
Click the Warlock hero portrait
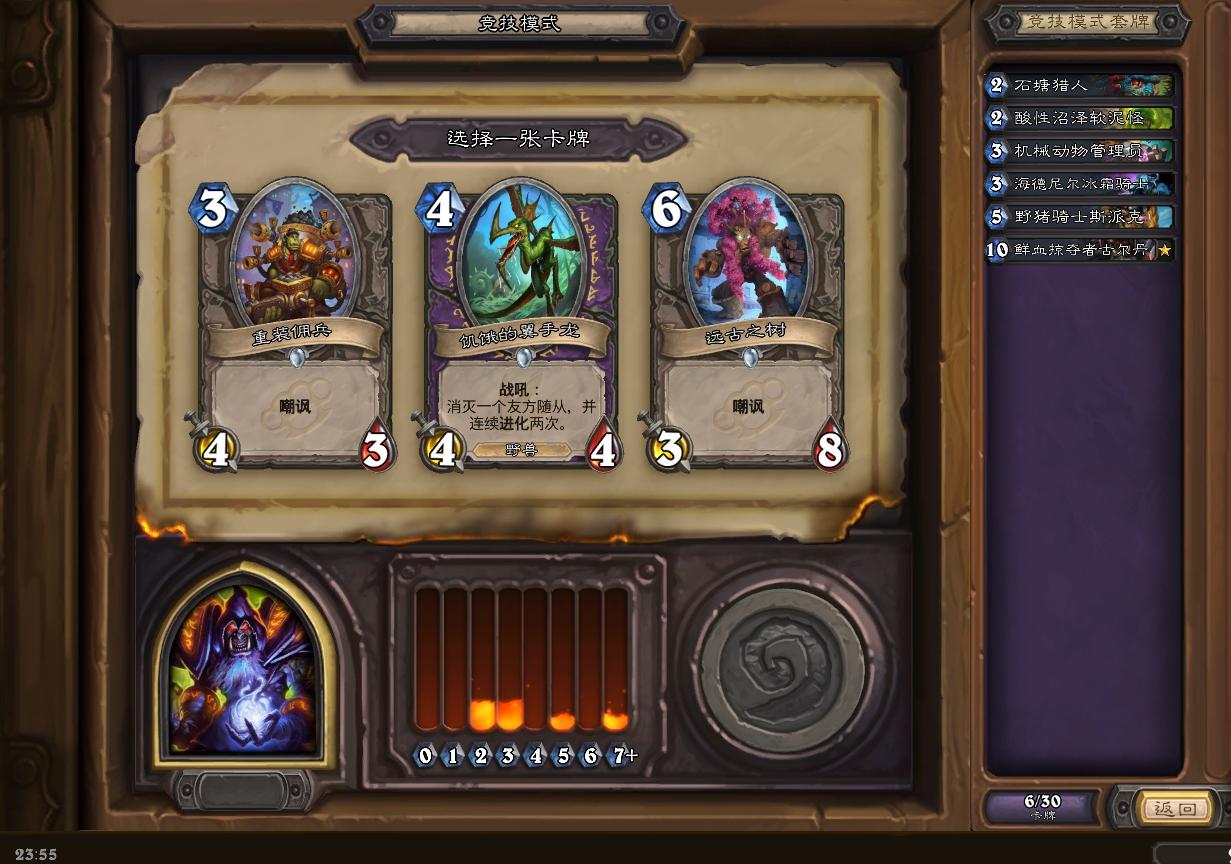(x=242, y=669)
